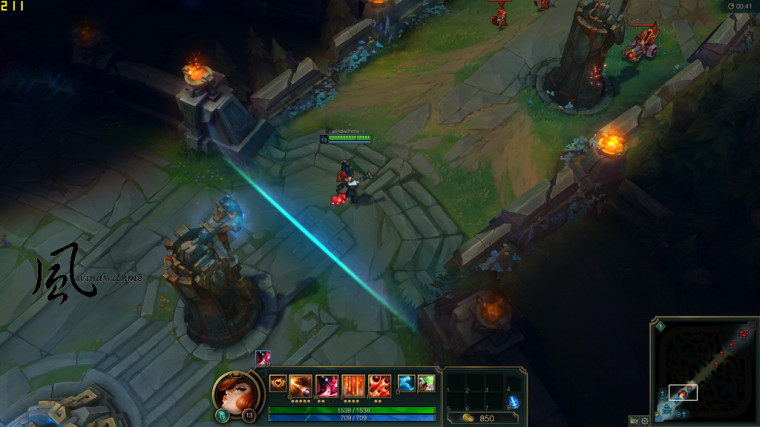Fire the Bullet Time ultimate ability
760x427 pixels.
click(x=379, y=385)
